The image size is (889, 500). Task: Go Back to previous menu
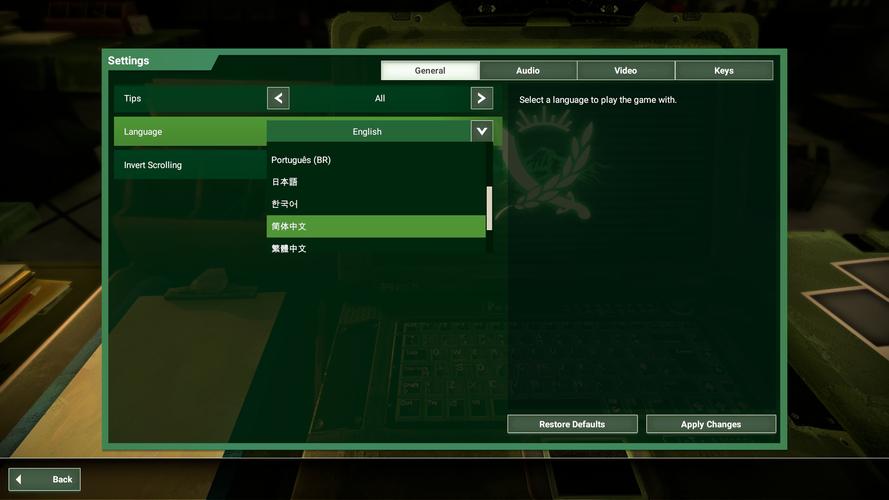(x=45, y=479)
